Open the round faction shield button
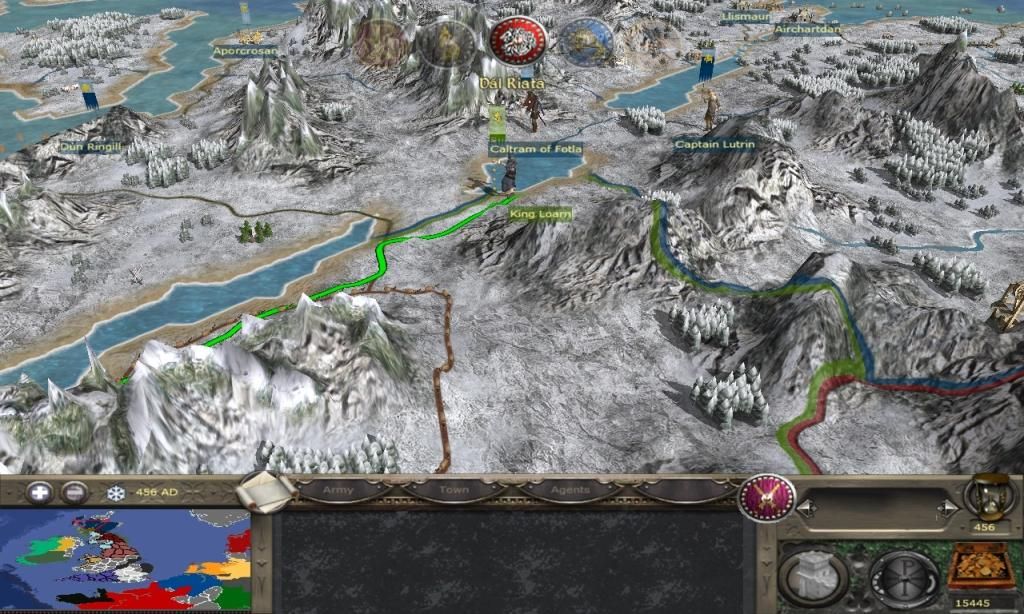Viewport: 1024px width, 614px height. click(767, 497)
